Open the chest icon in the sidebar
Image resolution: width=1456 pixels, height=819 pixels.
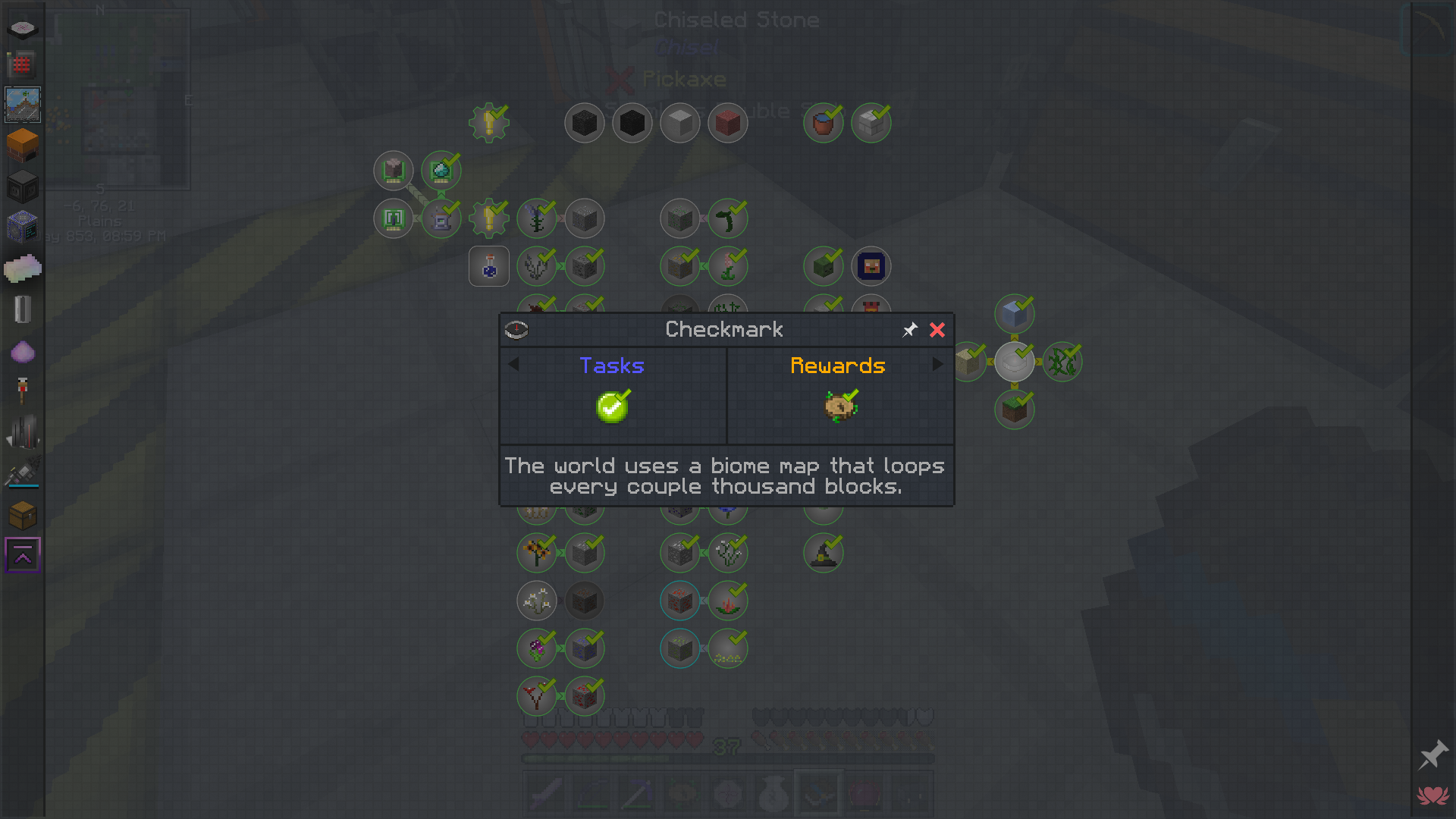tap(23, 515)
